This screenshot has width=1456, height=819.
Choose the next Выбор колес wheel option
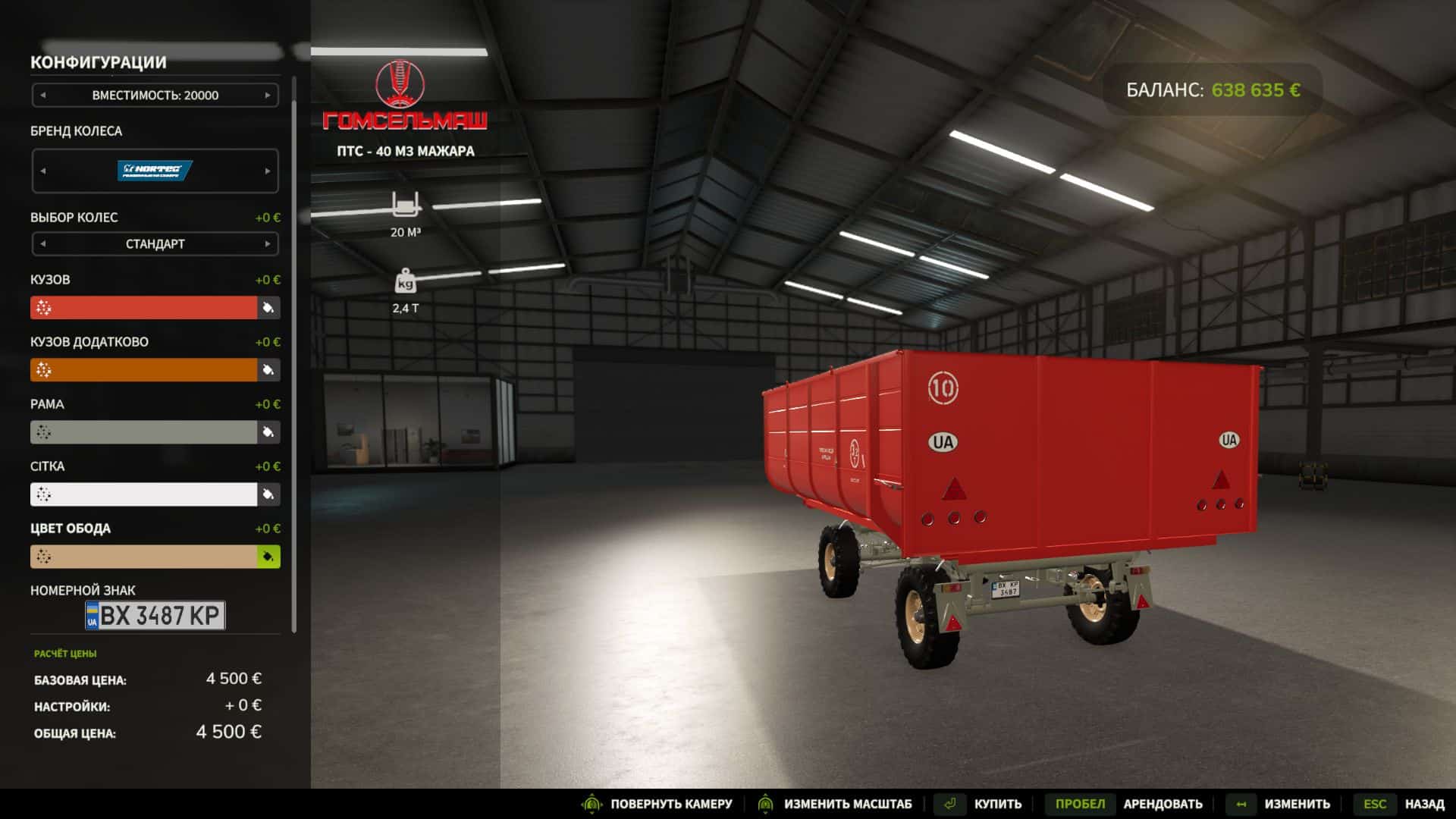point(267,244)
